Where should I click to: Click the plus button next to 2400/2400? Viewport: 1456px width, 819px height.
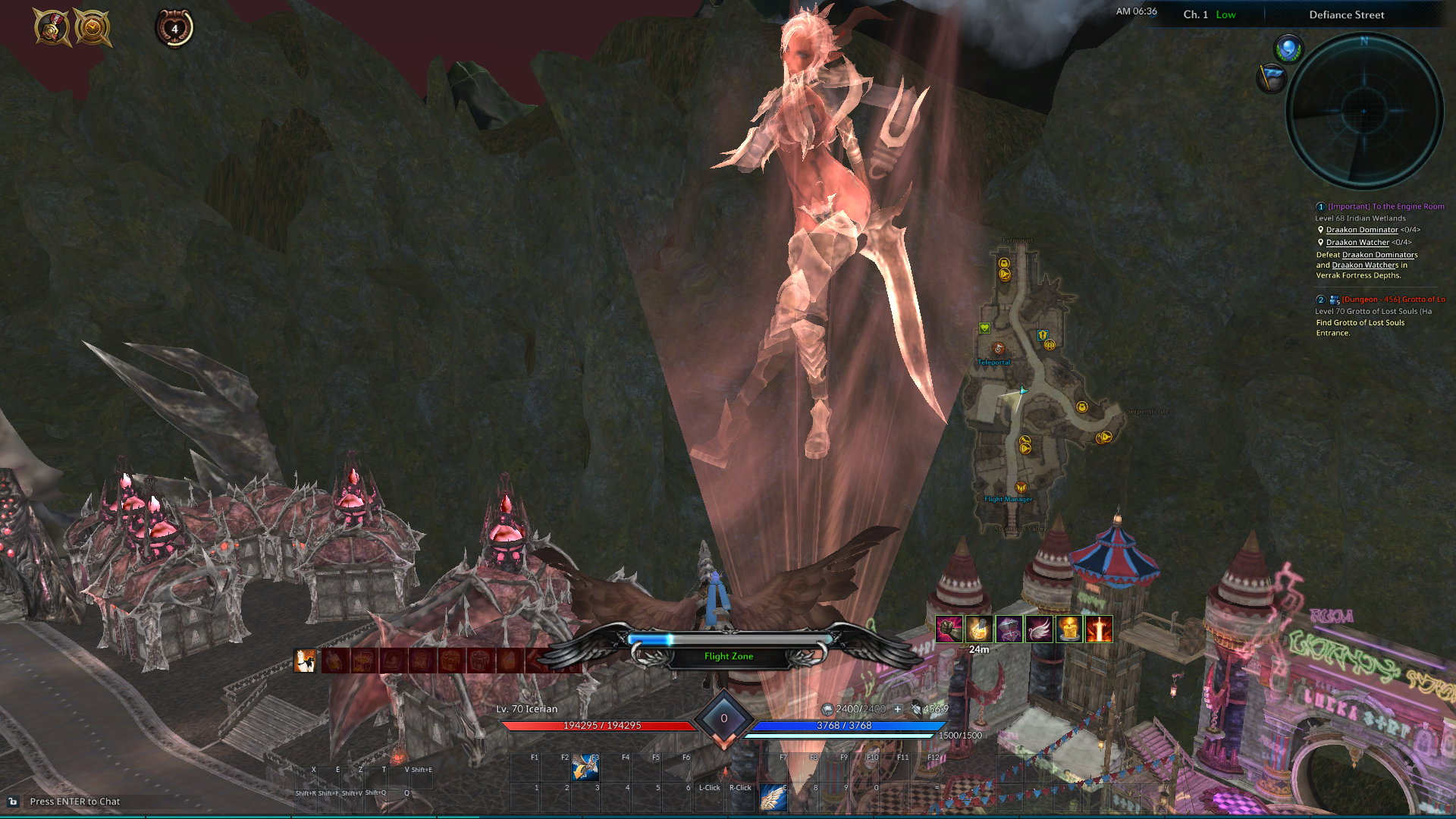click(x=898, y=709)
